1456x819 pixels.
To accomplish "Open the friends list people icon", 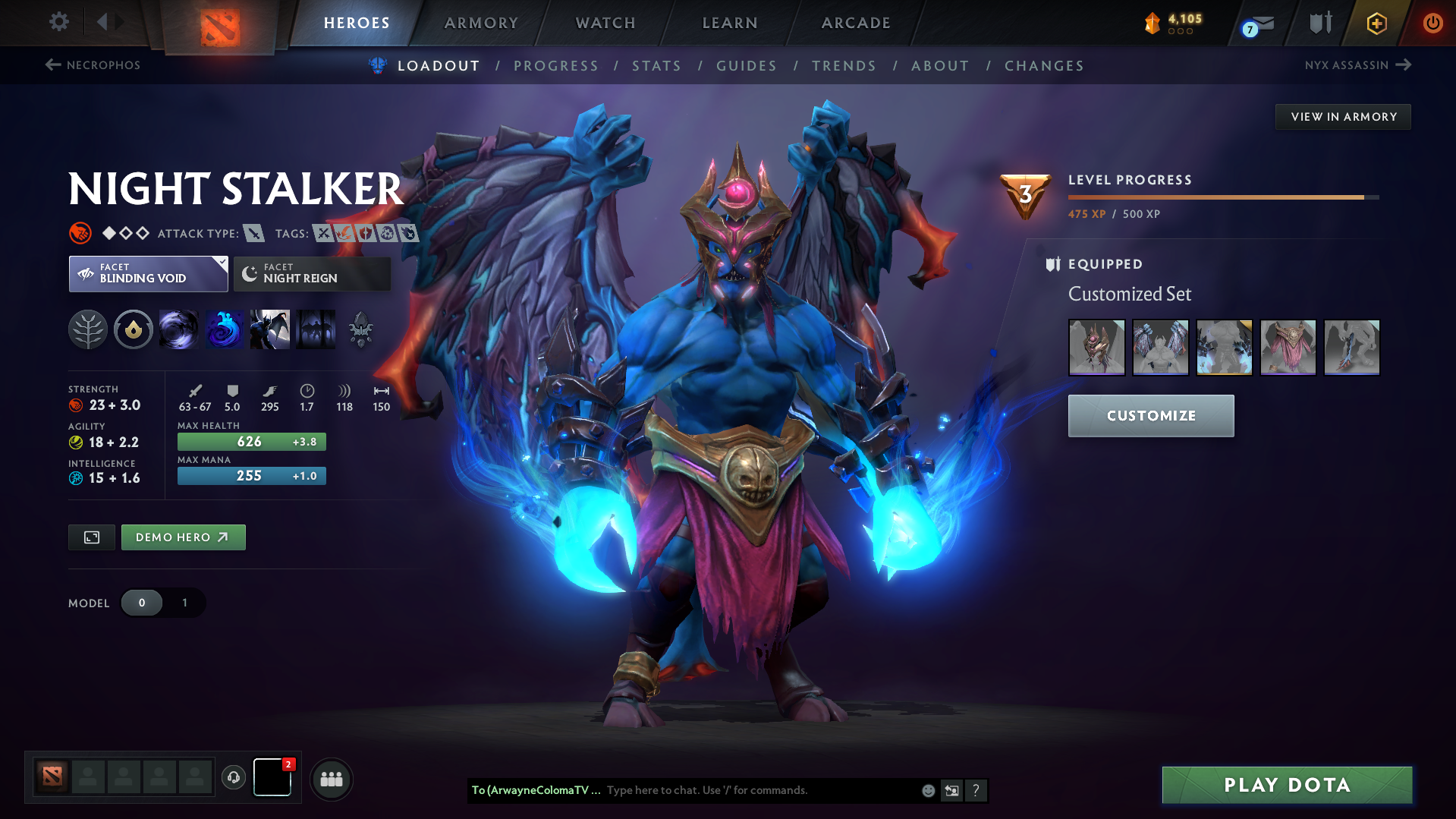I will (331, 779).
